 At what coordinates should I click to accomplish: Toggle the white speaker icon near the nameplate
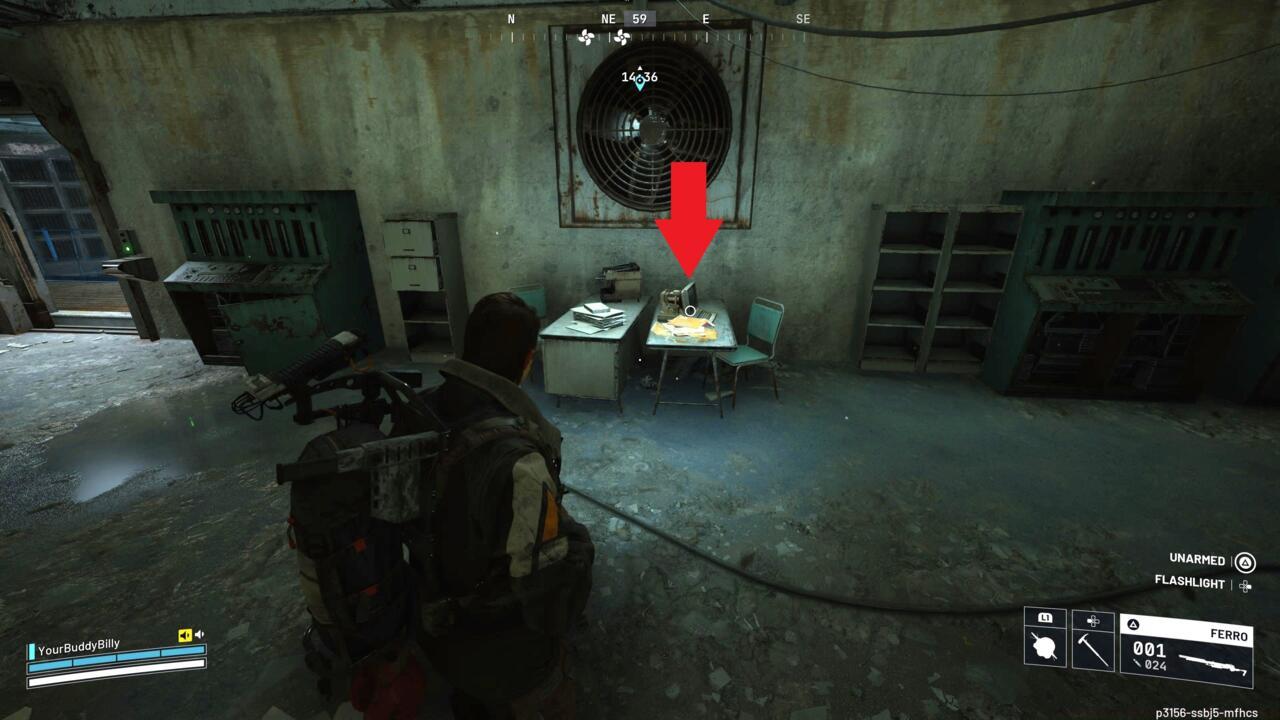click(x=199, y=634)
